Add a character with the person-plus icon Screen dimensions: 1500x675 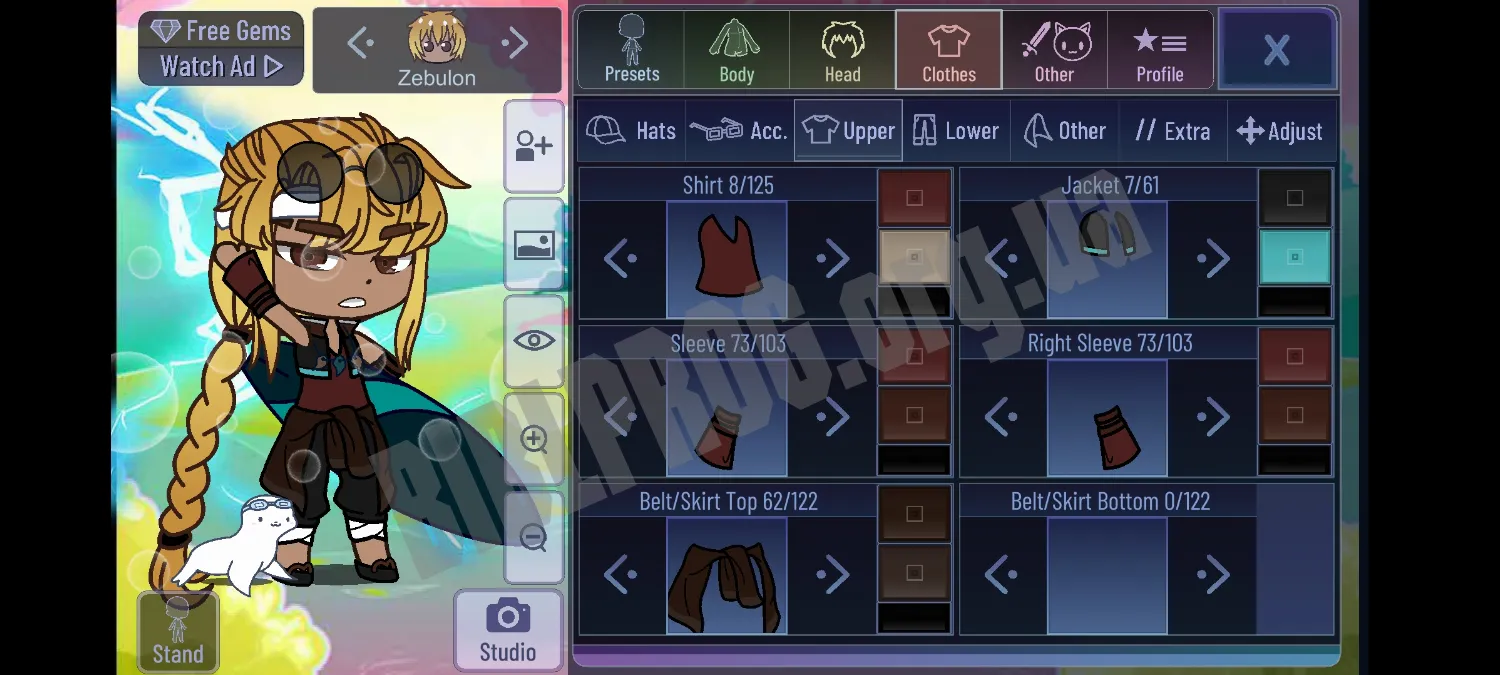tap(534, 147)
